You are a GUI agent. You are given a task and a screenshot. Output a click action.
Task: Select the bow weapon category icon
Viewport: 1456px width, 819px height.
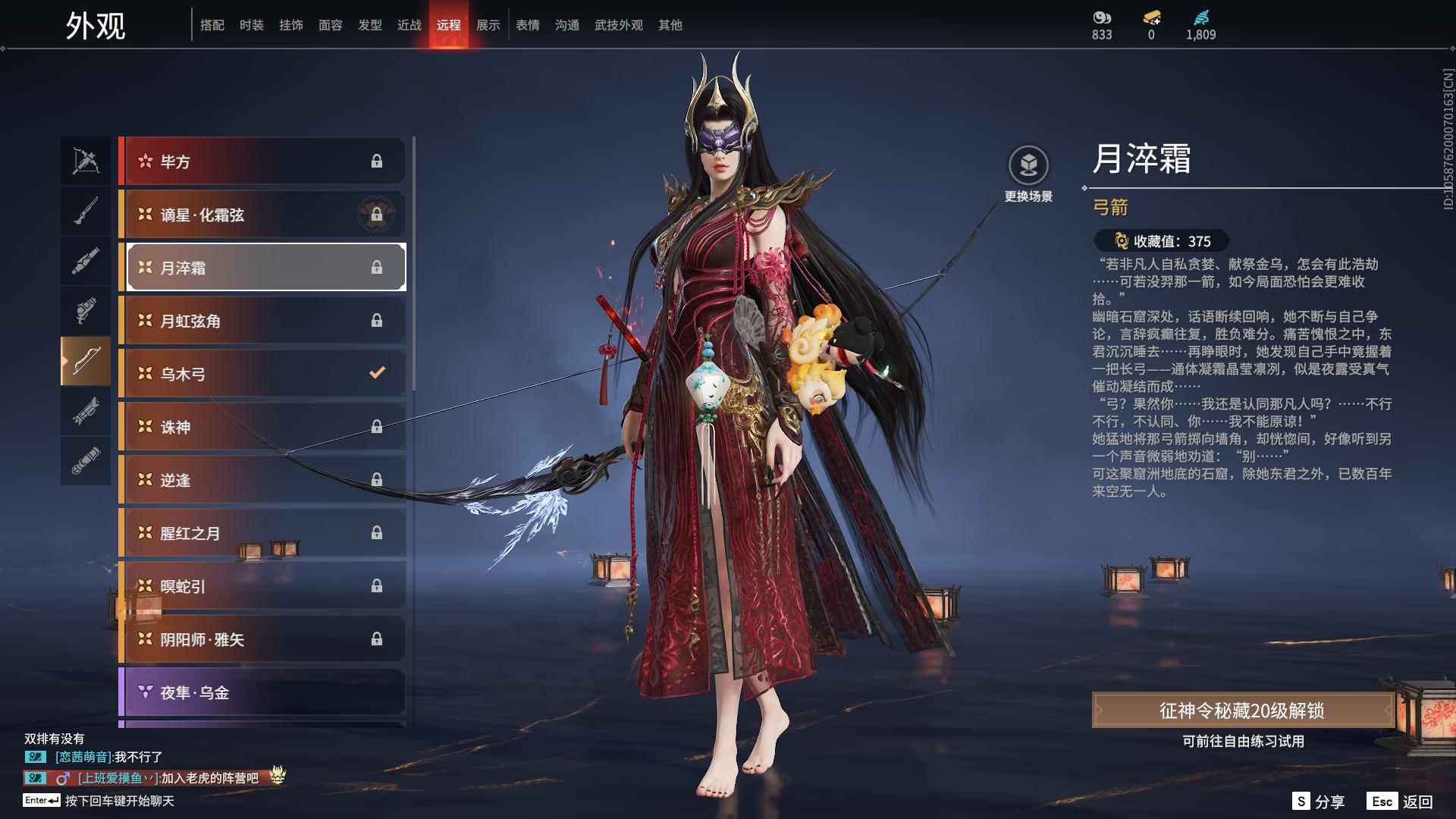[86, 362]
